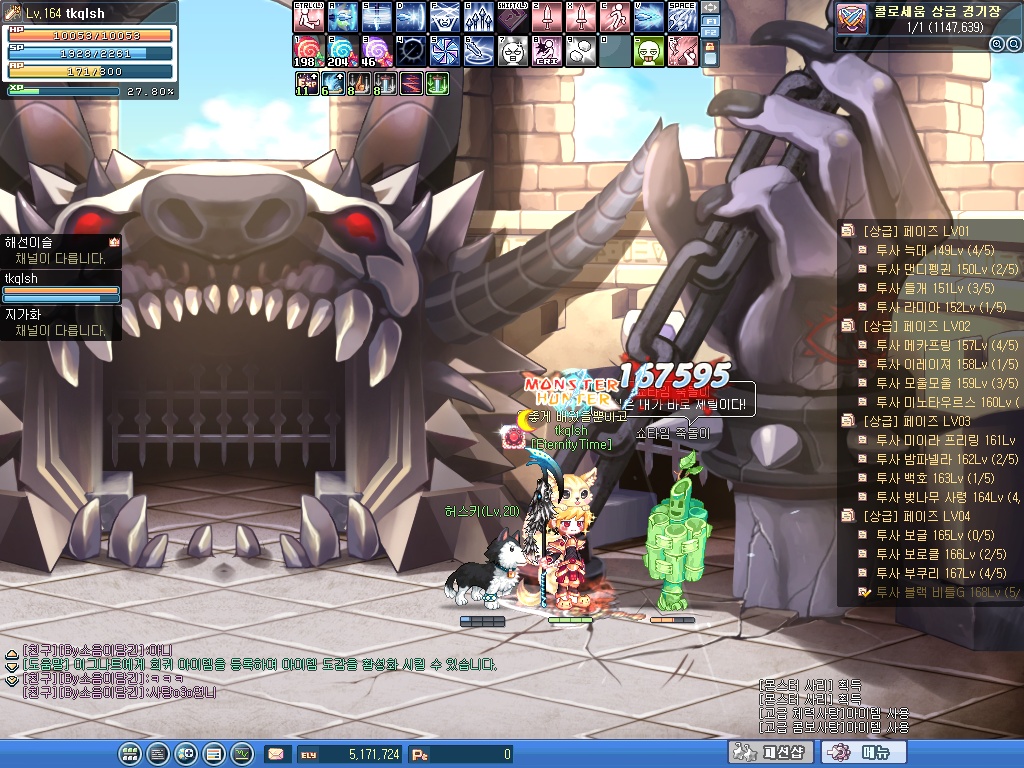Use the red swirl candy potion slot
The width and height of the screenshot is (1024, 768).
click(307, 51)
